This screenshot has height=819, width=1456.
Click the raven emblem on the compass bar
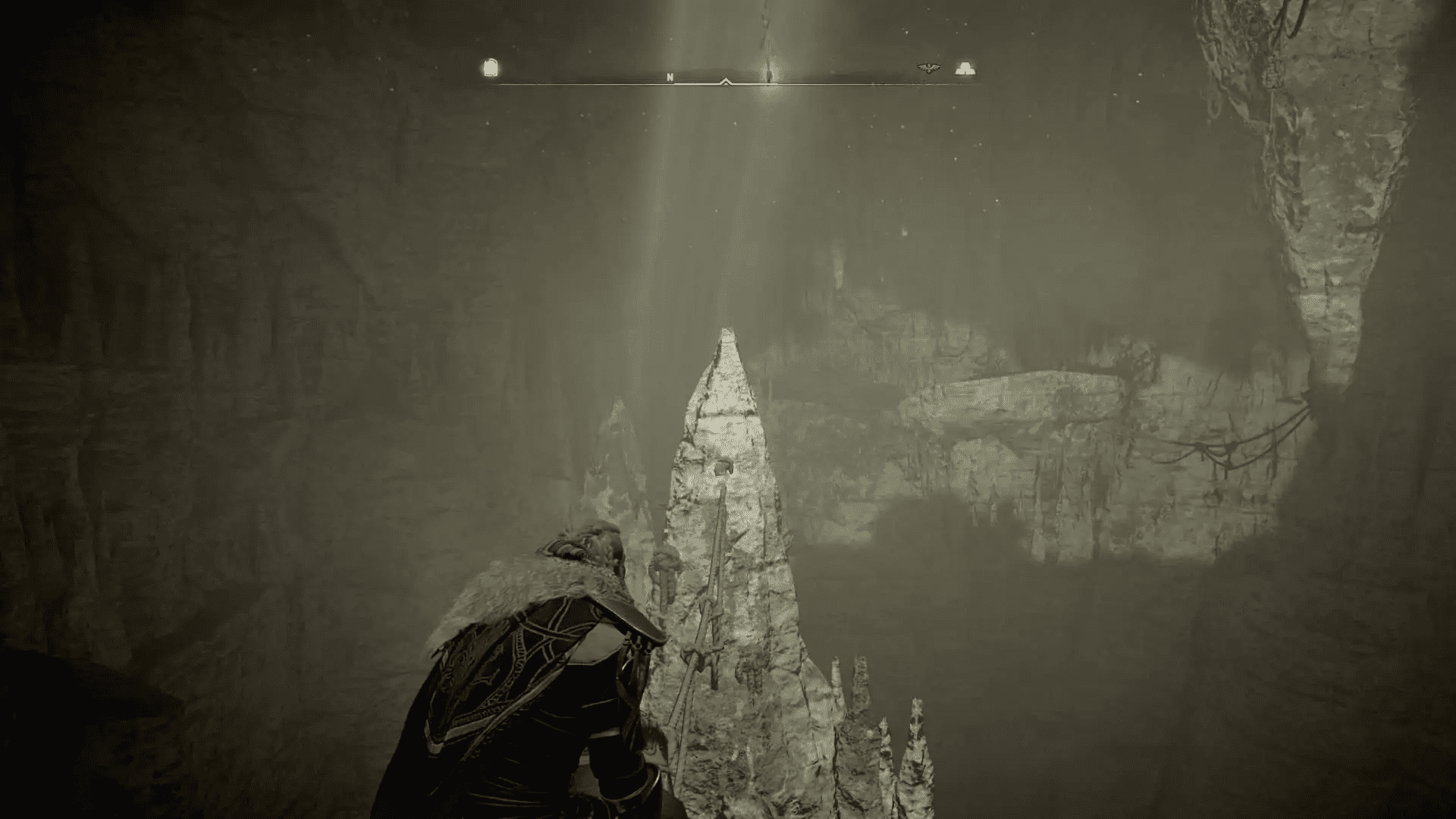pos(927,67)
